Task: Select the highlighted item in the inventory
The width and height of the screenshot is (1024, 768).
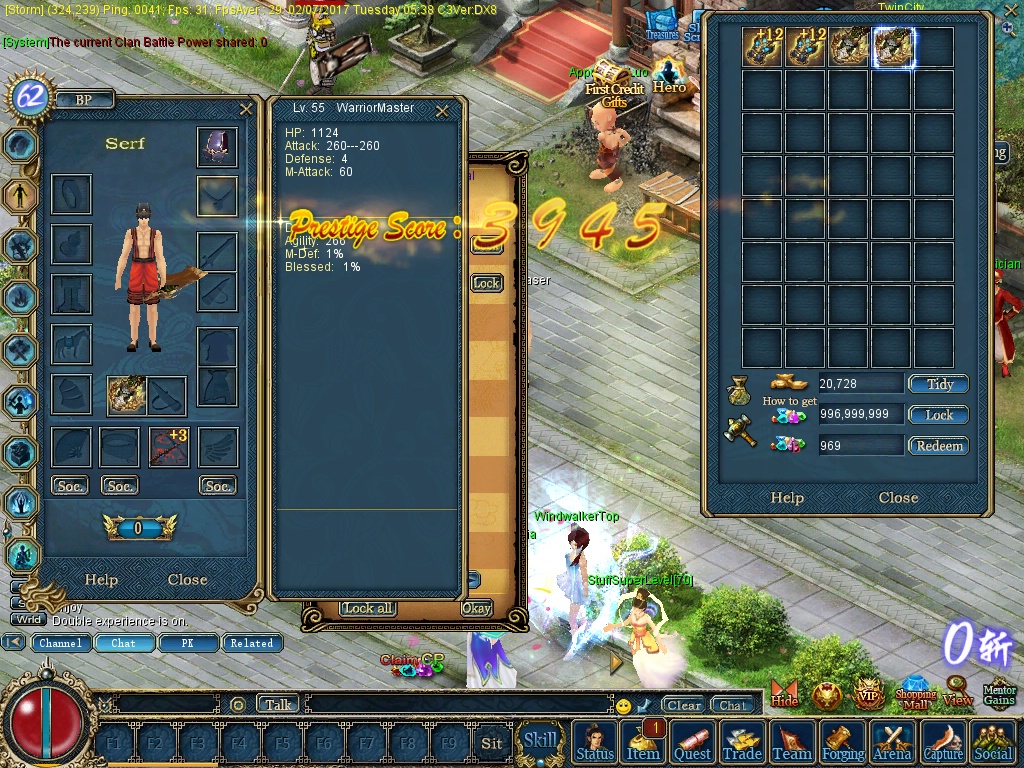Action: [x=894, y=47]
